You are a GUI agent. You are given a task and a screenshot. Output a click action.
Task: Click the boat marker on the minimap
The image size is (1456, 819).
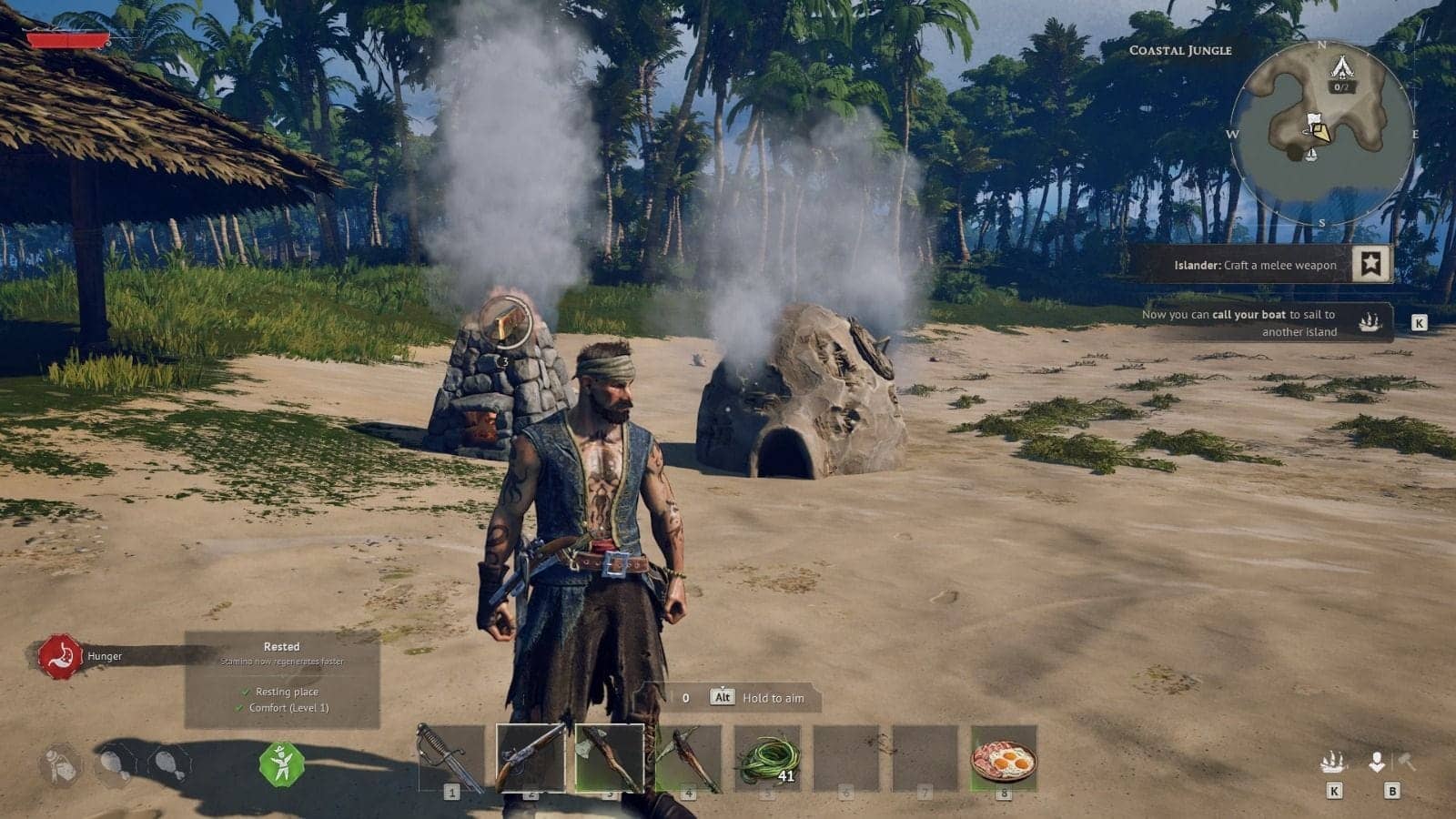(1311, 155)
